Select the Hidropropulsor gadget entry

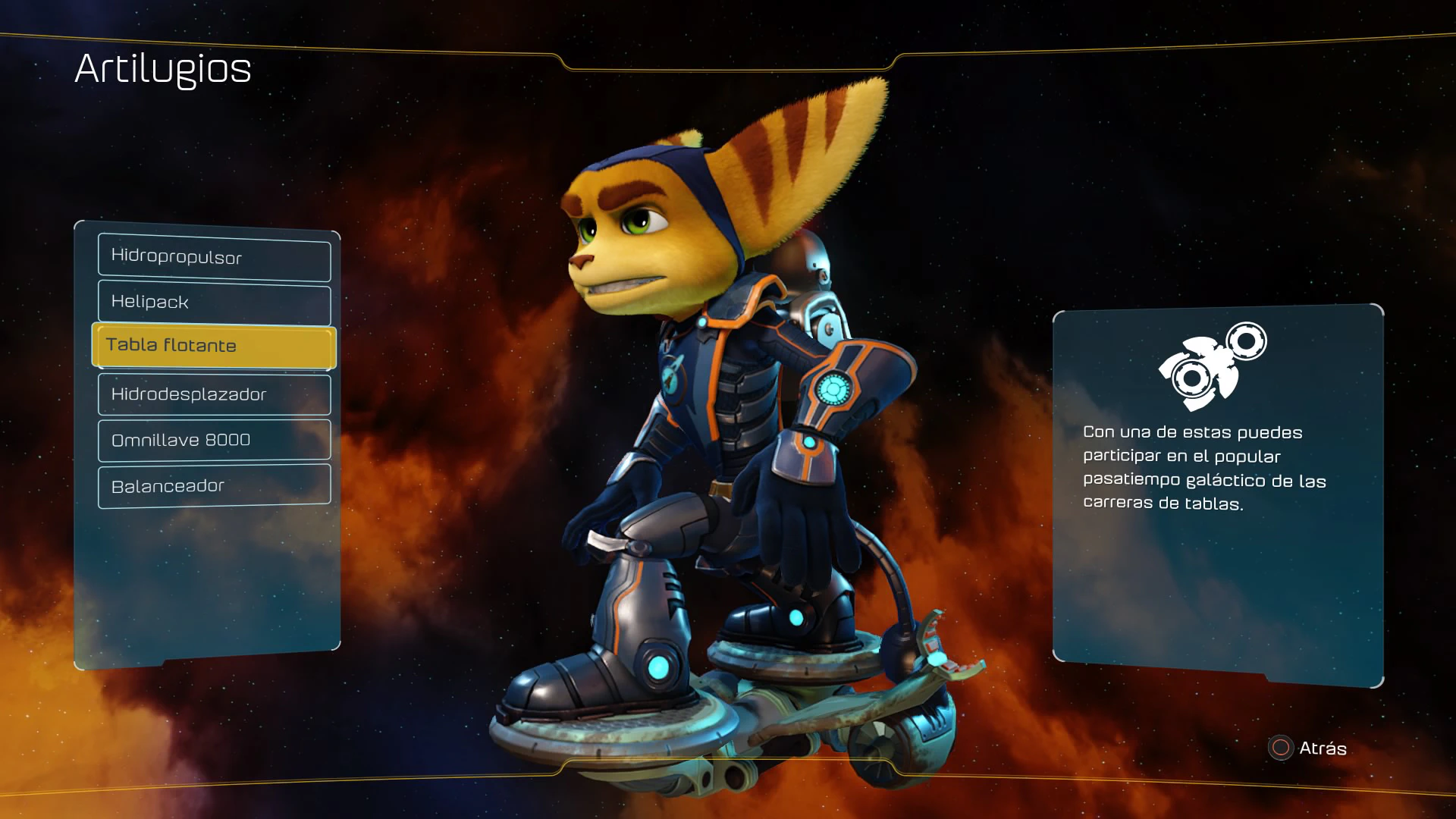214,257
